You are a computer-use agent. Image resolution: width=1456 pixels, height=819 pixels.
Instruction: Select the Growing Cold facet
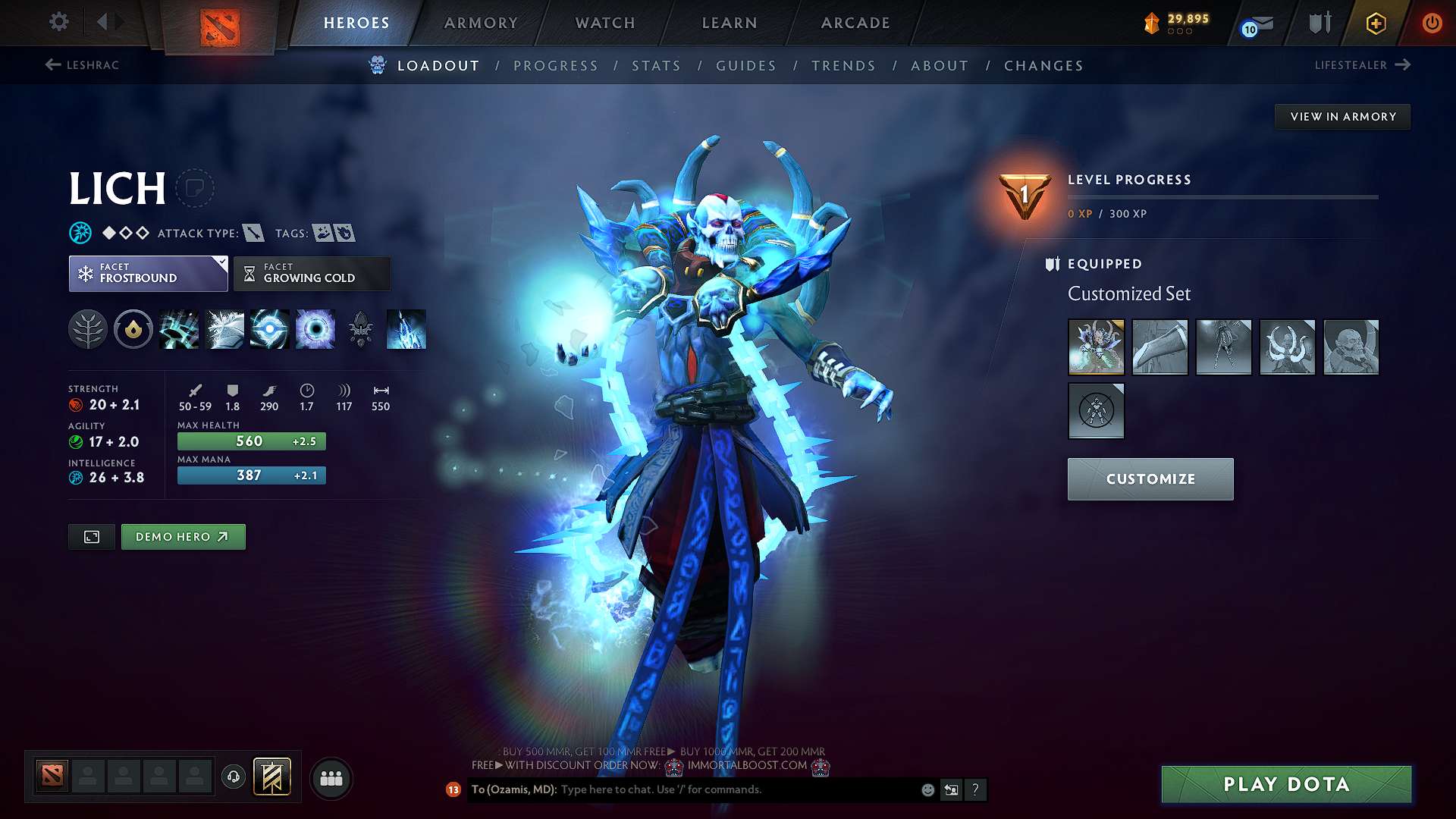click(x=311, y=273)
